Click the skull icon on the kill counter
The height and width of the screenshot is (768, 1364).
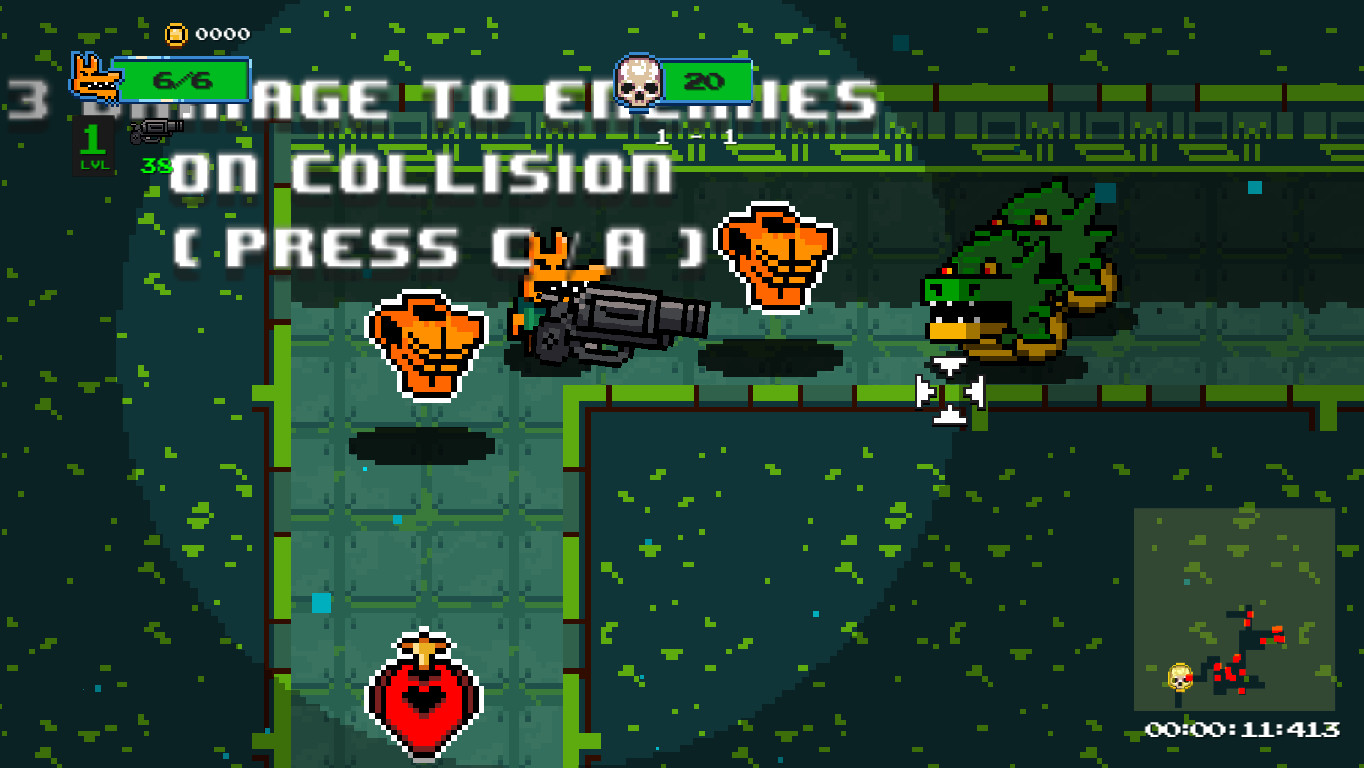[637, 82]
